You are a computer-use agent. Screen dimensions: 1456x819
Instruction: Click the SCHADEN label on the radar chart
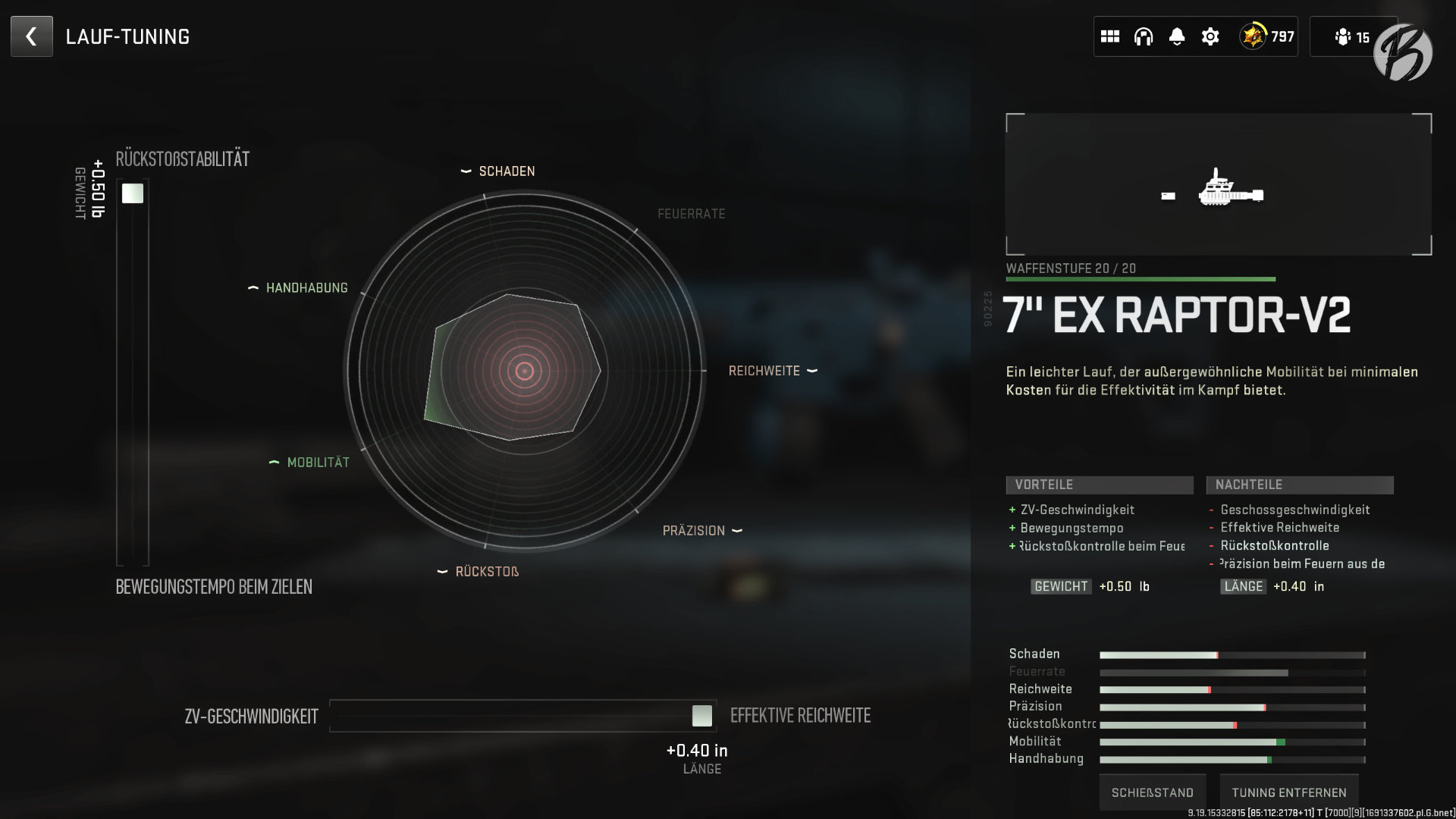pos(506,171)
